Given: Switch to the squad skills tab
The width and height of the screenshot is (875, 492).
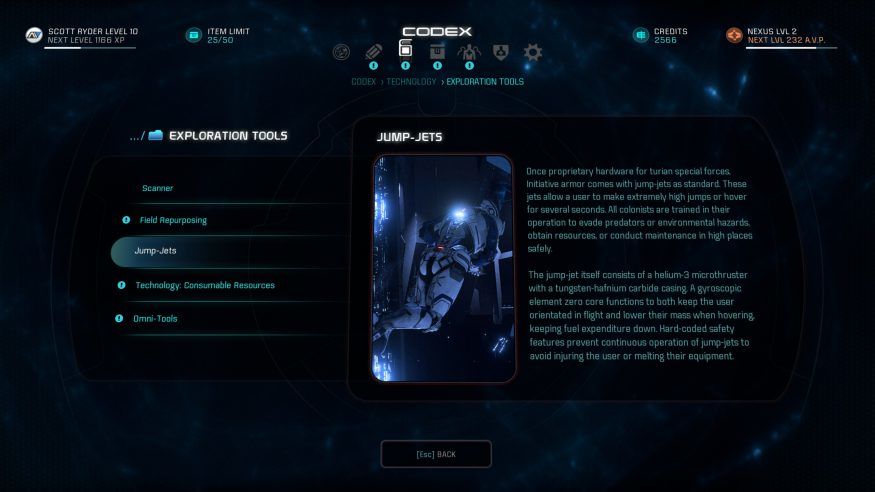Looking at the screenshot, I should tap(468, 52).
